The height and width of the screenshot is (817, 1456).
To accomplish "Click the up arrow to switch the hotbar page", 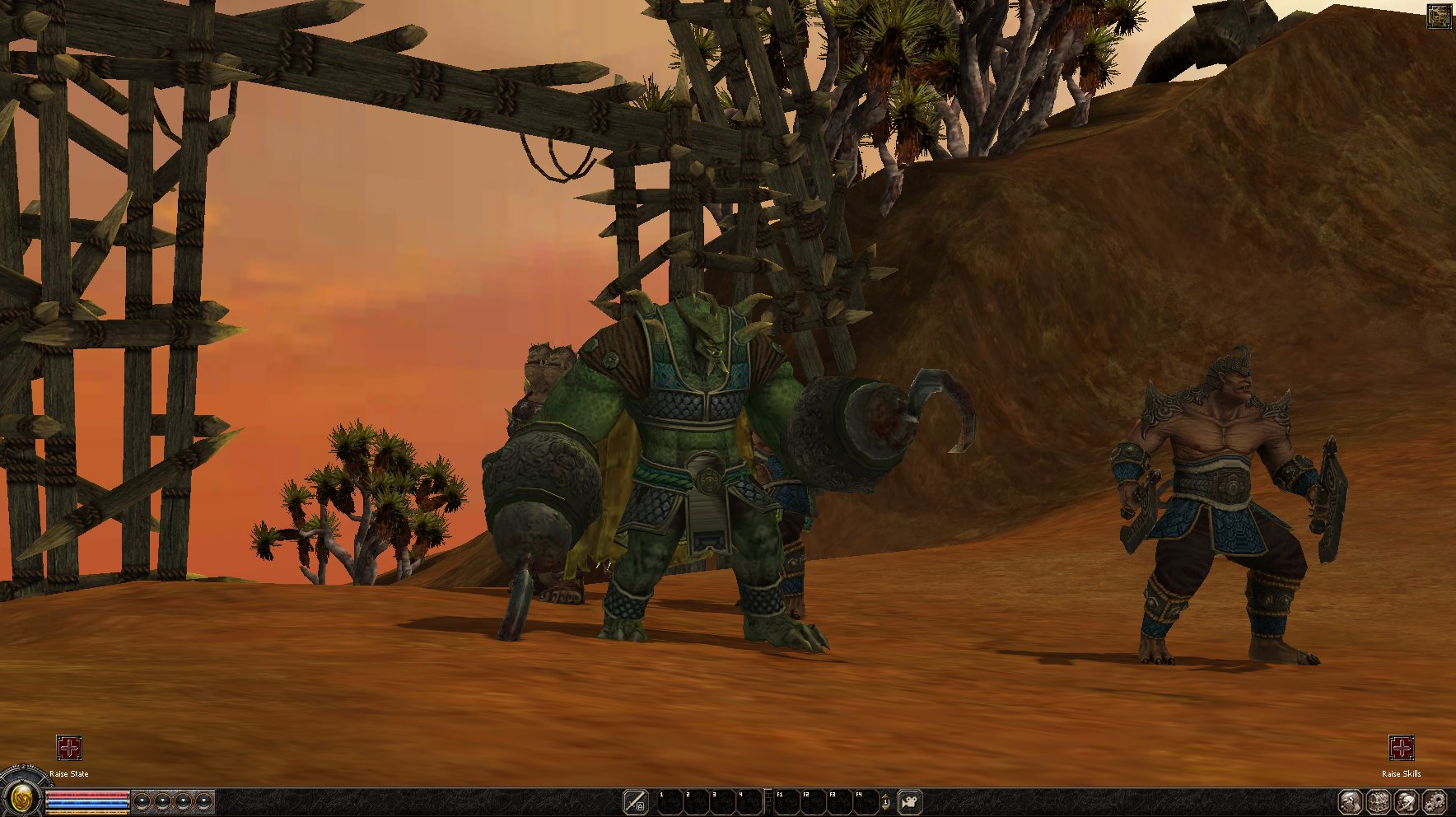I will (886, 796).
